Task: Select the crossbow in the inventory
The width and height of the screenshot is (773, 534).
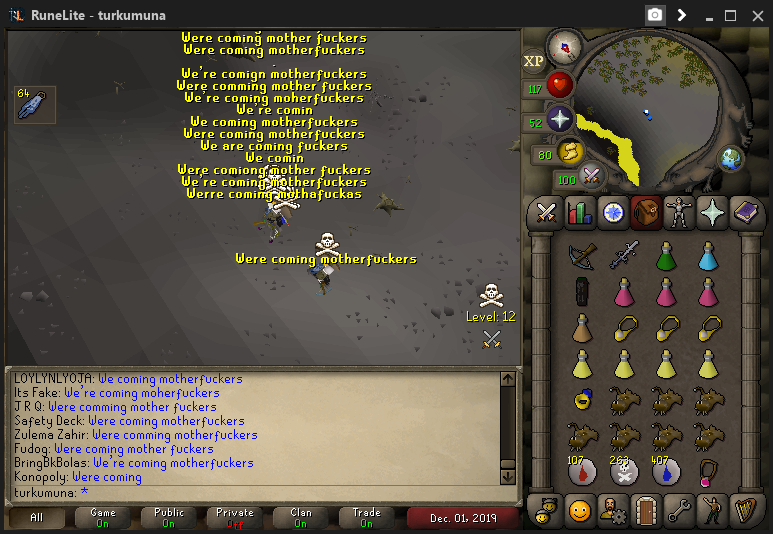Action: [582, 256]
